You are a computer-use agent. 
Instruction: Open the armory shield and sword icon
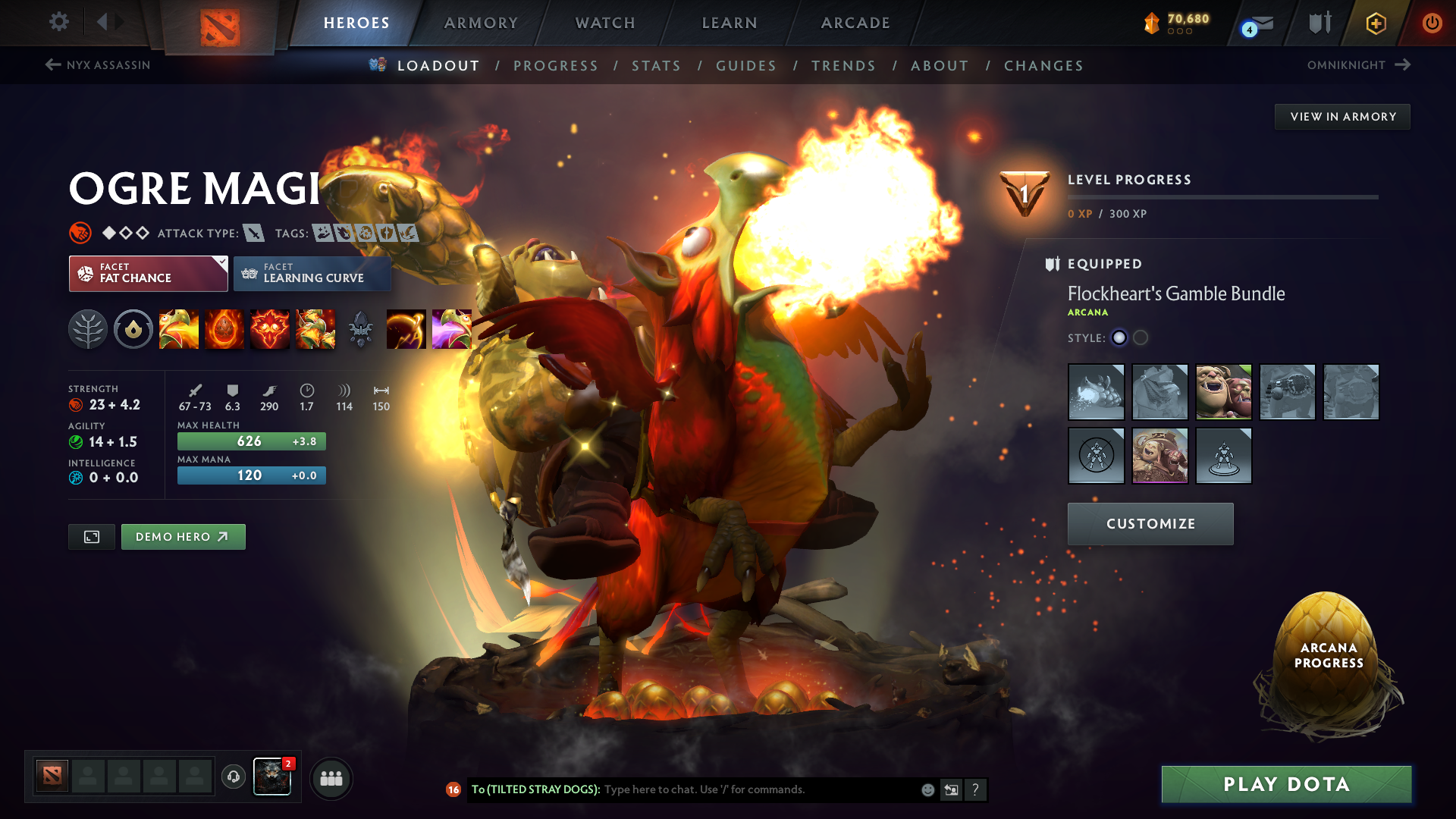[1319, 23]
